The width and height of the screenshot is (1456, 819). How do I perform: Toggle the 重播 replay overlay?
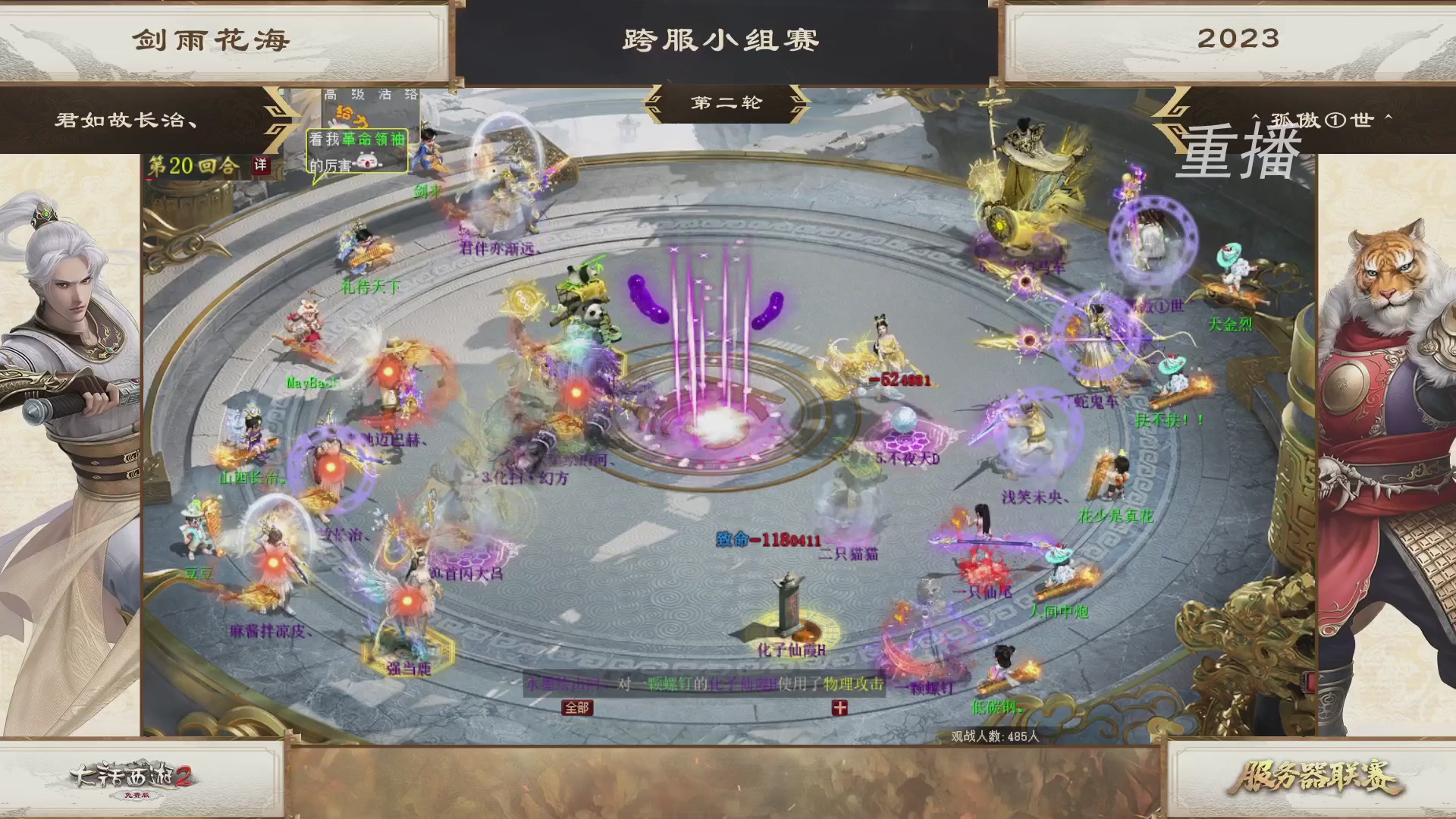coord(1236,152)
